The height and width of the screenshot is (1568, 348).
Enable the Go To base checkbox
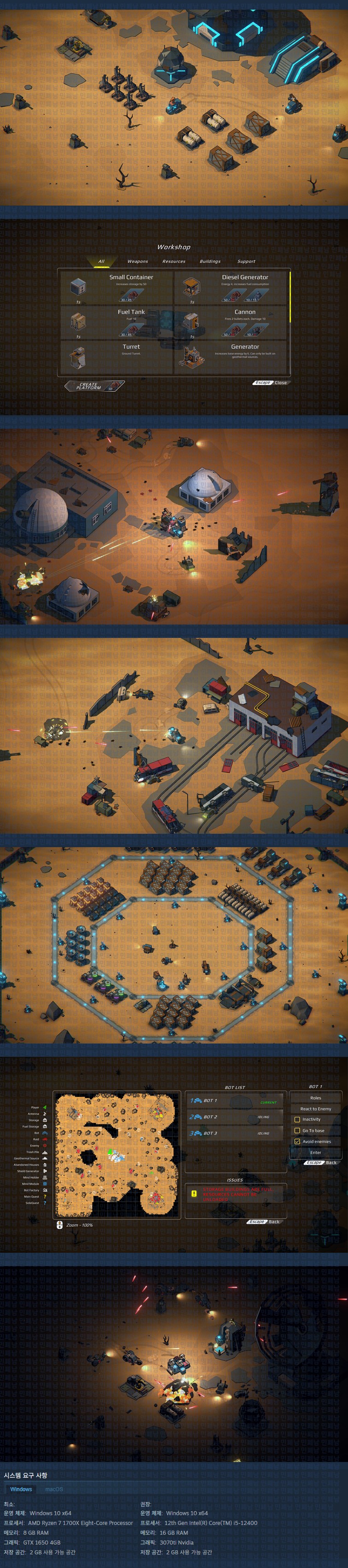tap(297, 1130)
